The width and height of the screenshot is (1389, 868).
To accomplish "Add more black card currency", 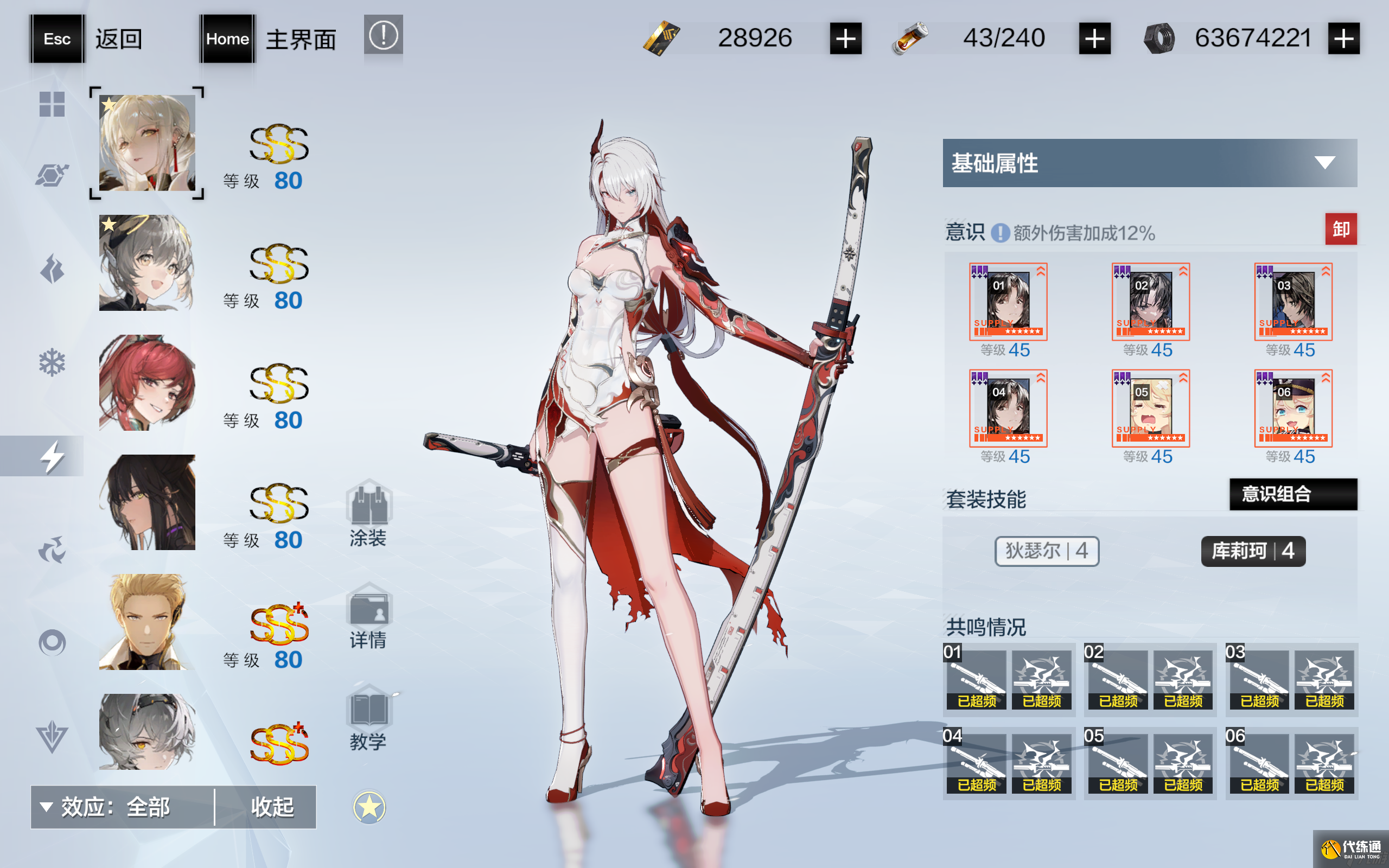I will [x=845, y=39].
